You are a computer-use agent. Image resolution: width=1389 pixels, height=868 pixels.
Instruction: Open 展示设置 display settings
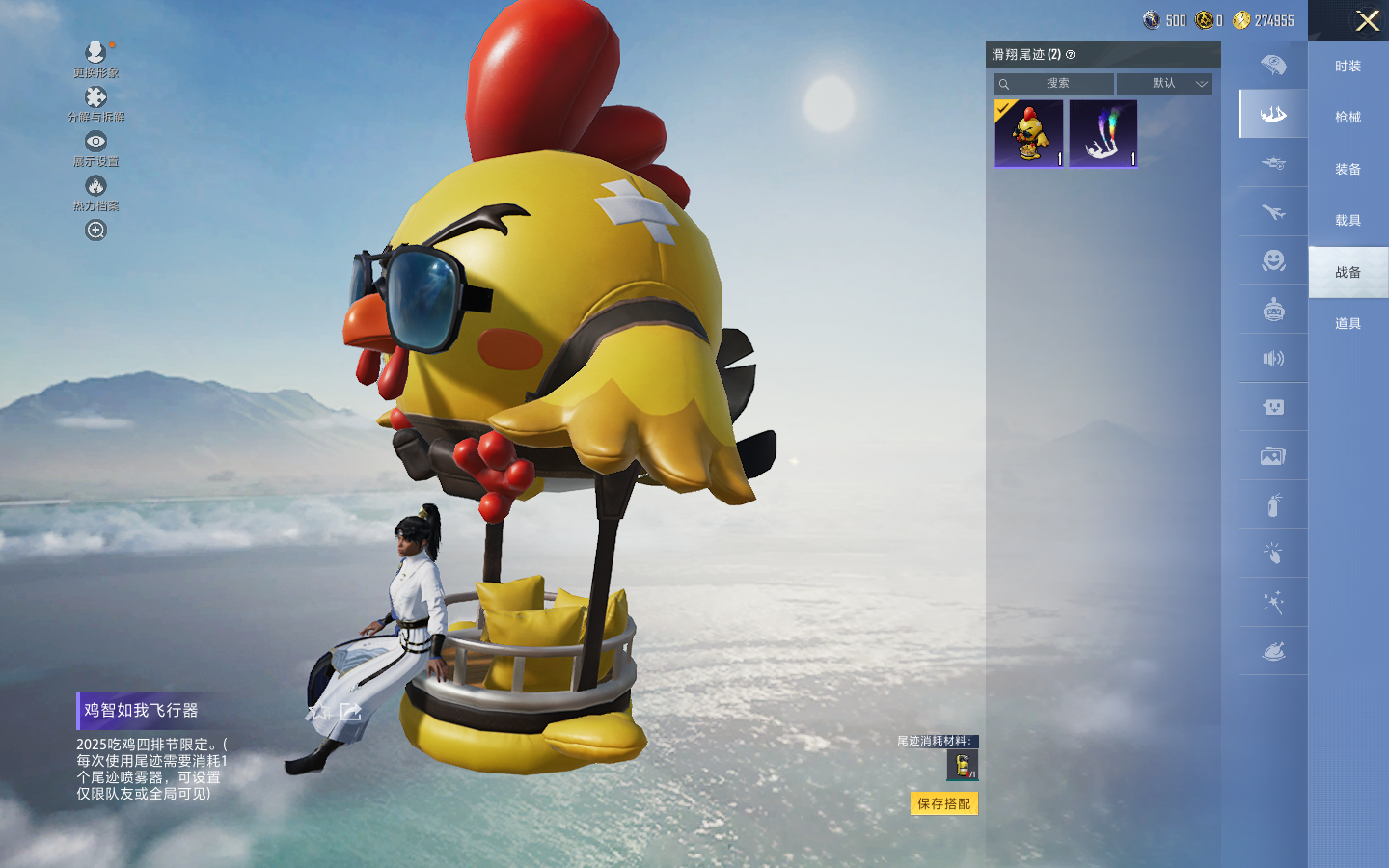click(95, 148)
